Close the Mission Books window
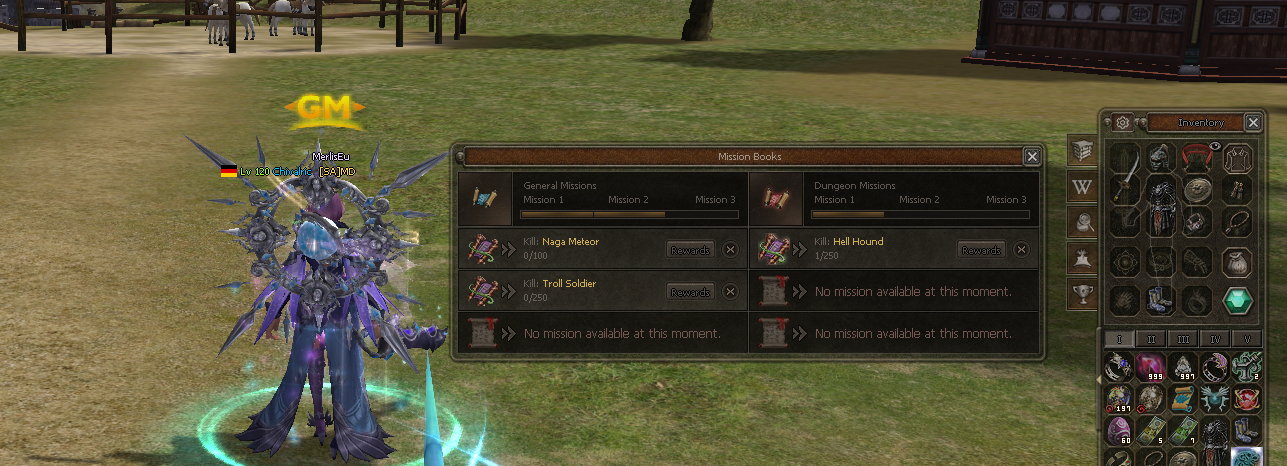The width and height of the screenshot is (1287, 466). (x=1031, y=156)
